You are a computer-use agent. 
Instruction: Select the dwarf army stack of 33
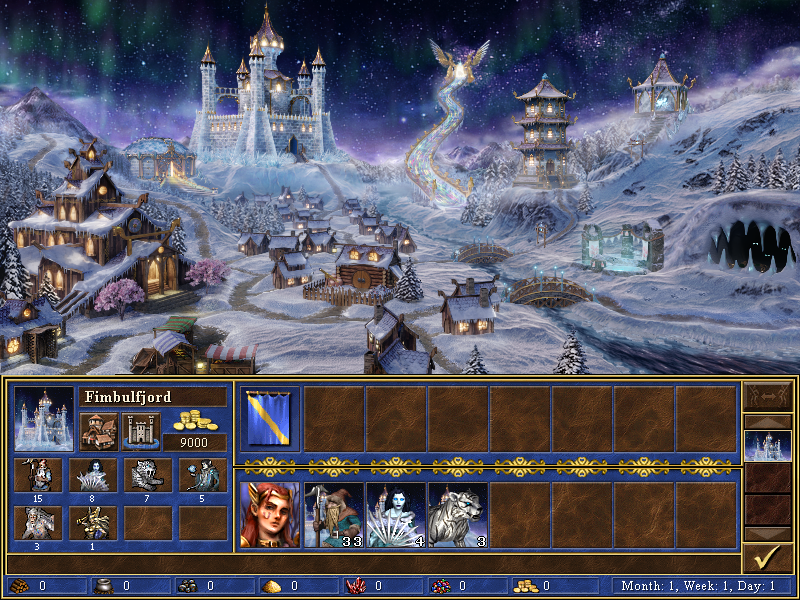(x=333, y=515)
